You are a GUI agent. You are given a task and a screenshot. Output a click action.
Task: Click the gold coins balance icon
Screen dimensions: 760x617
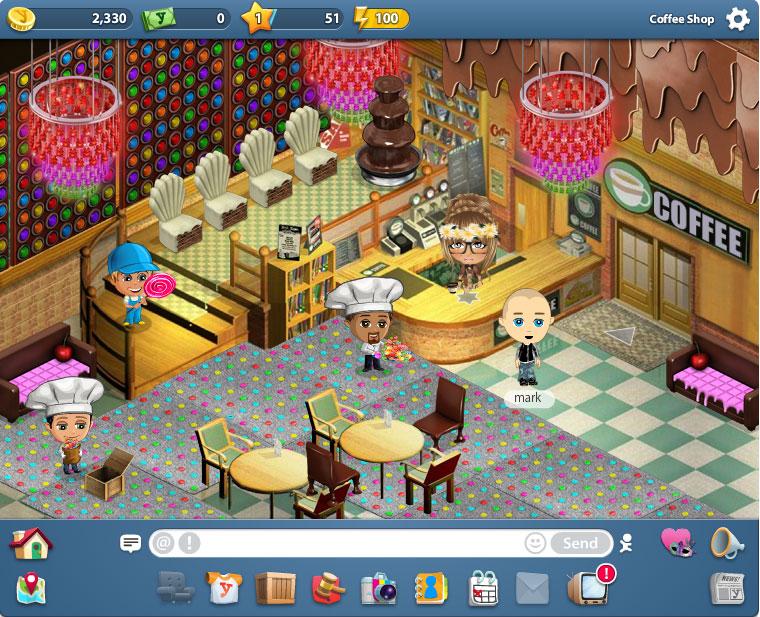click(18, 18)
